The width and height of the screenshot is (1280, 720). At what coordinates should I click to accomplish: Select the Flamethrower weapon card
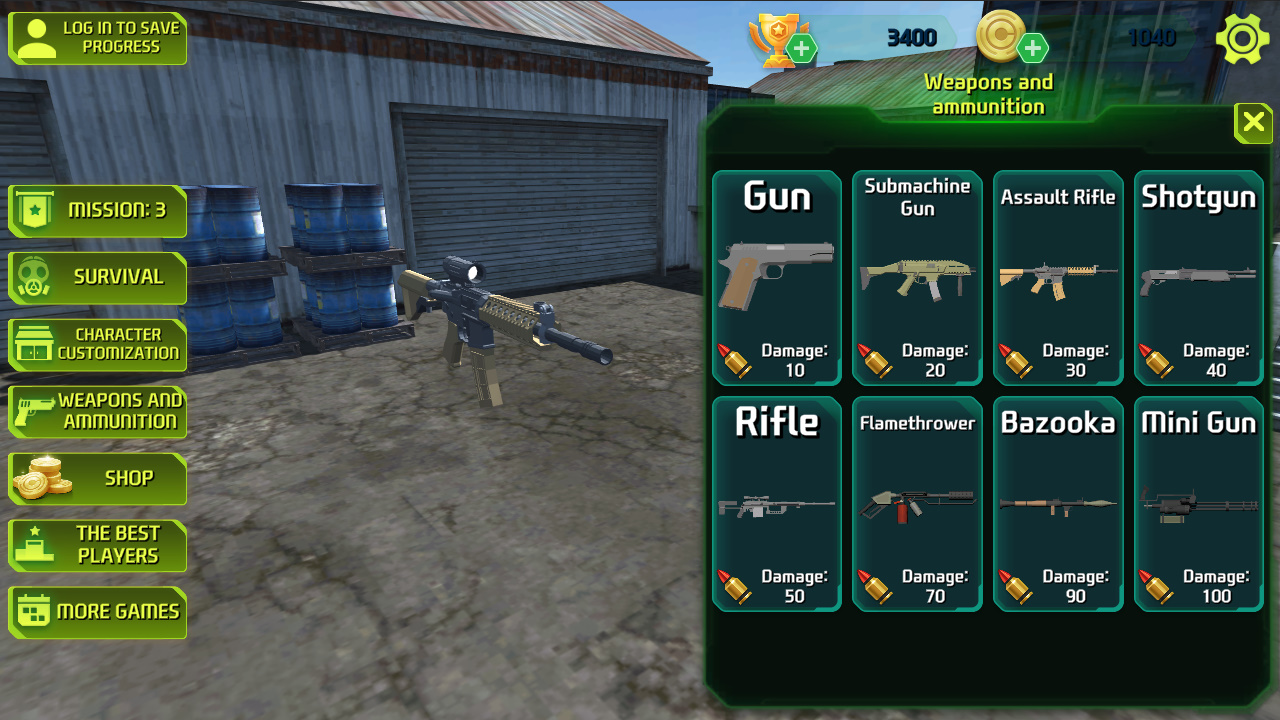917,503
